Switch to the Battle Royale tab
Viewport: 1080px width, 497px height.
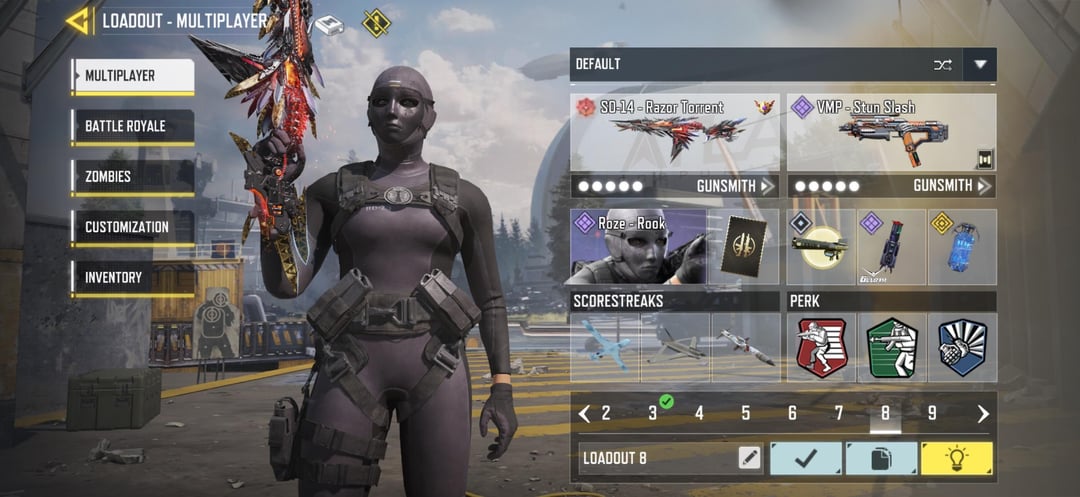coord(132,127)
